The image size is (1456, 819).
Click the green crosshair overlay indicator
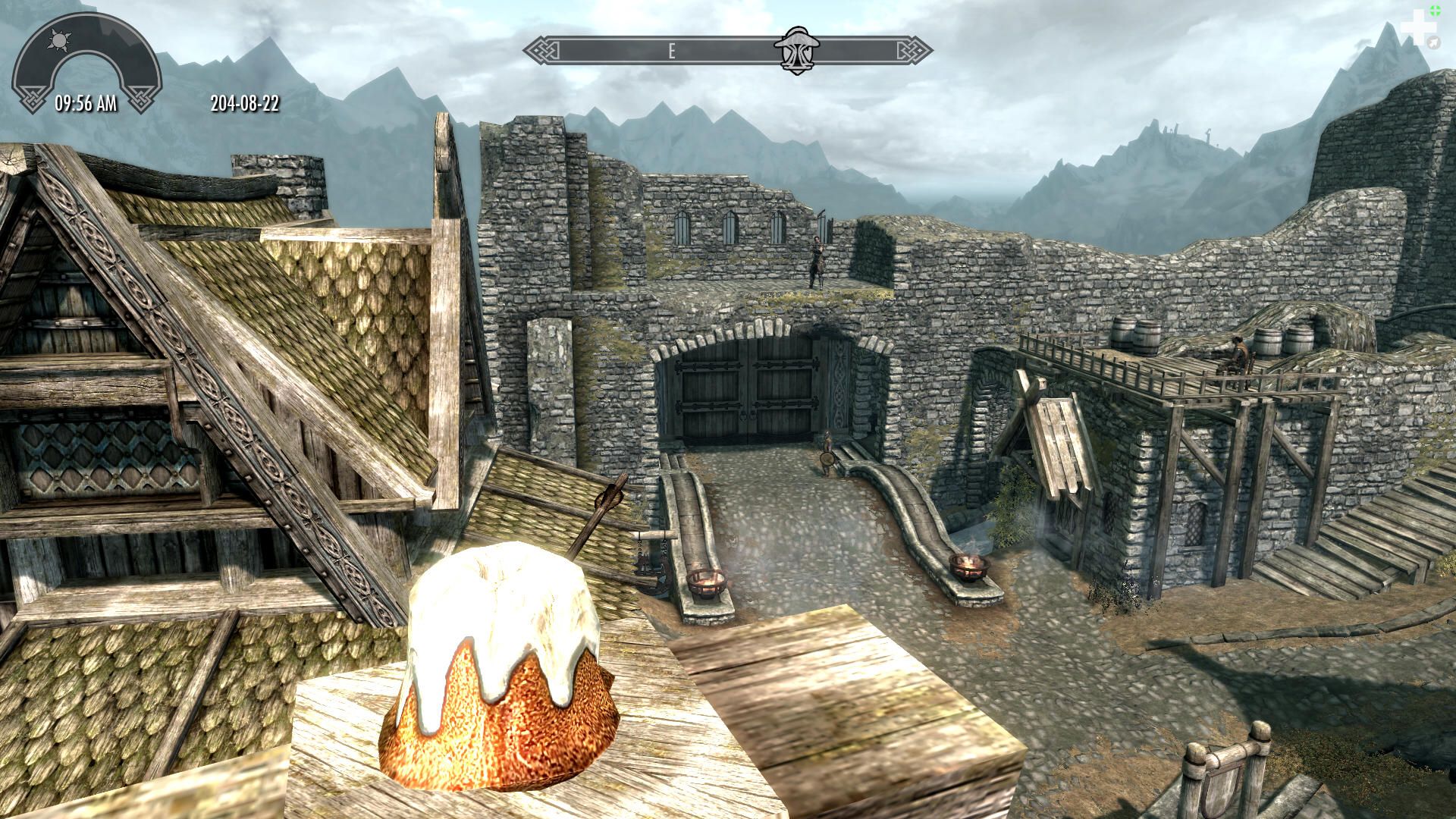tap(1434, 11)
